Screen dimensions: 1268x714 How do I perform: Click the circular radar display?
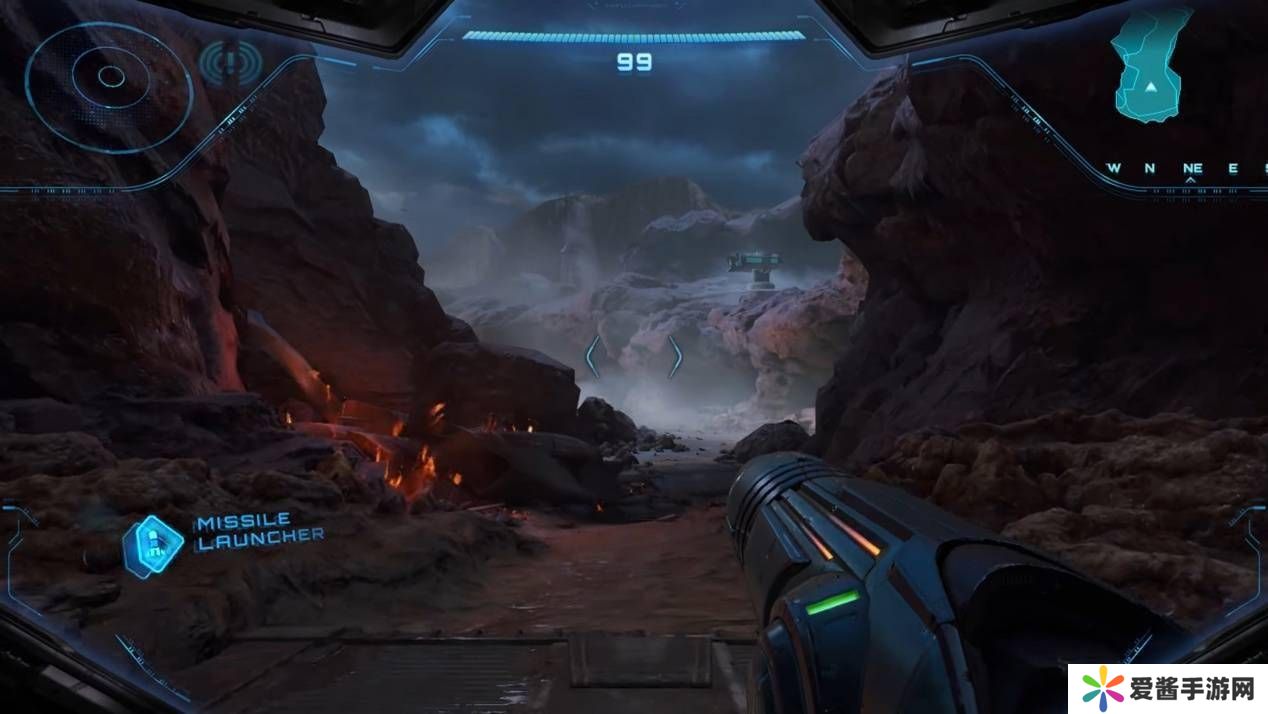(109, 78)
